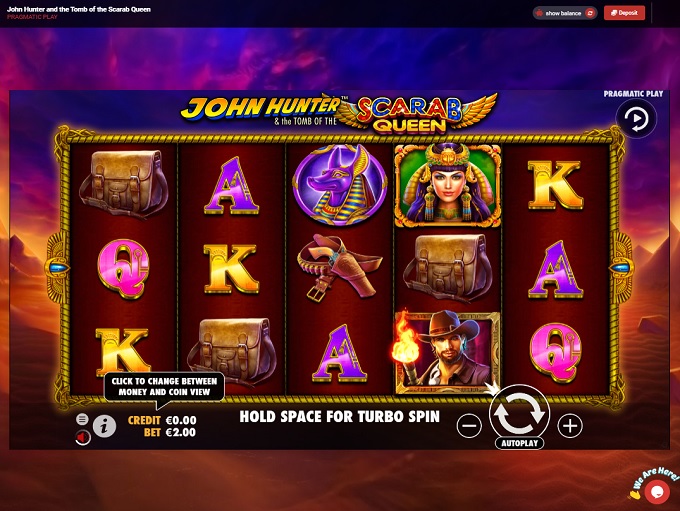Open the We Are Here chat bubble
680x511 pixels.
pyautogui.click(x=657, y=490)
